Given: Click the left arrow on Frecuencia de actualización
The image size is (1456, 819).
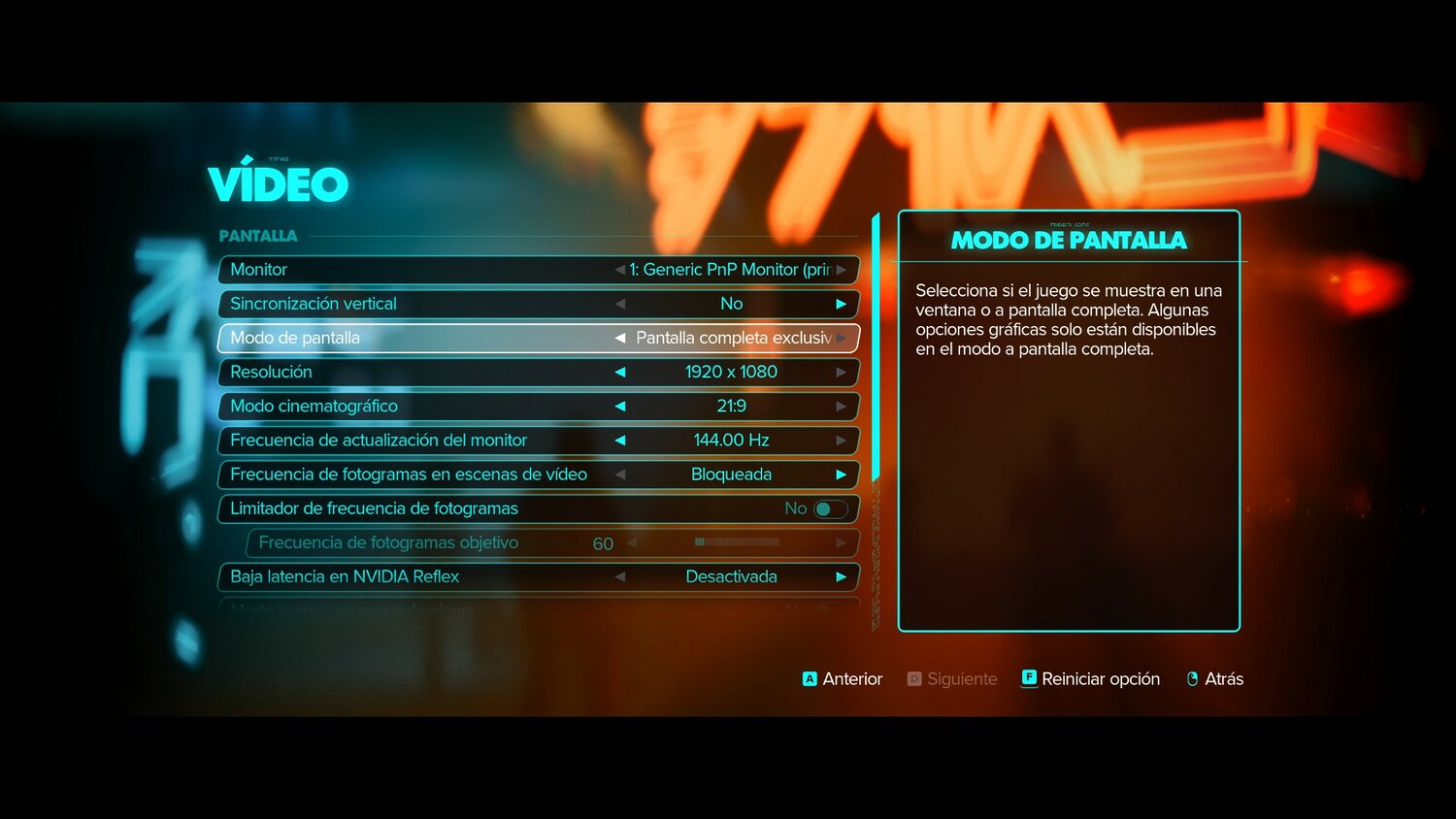Looking at the screenshot, I should point(620,440).
